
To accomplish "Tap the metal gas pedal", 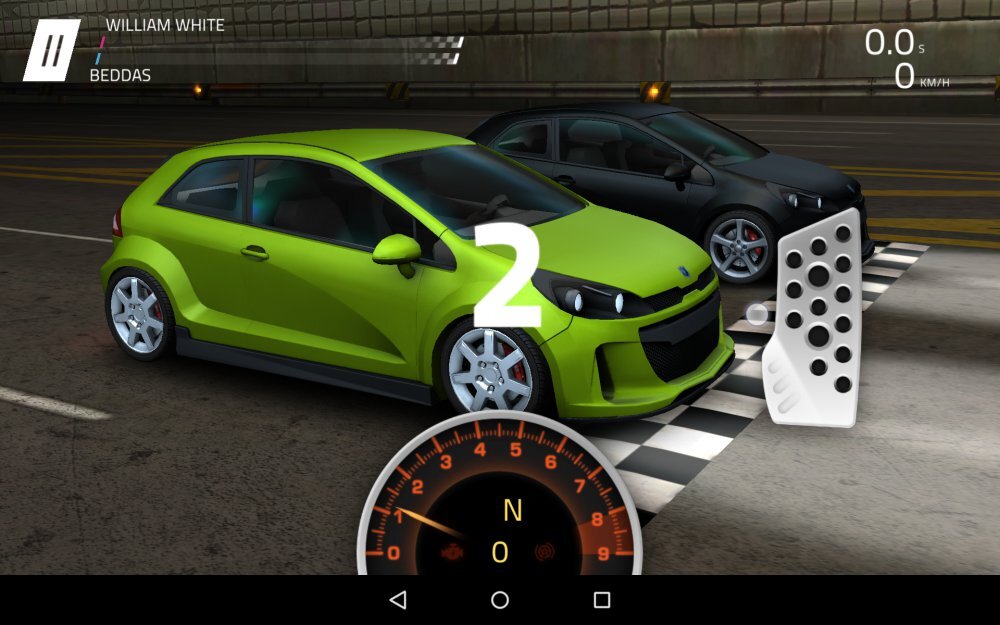I will (814, 318).
